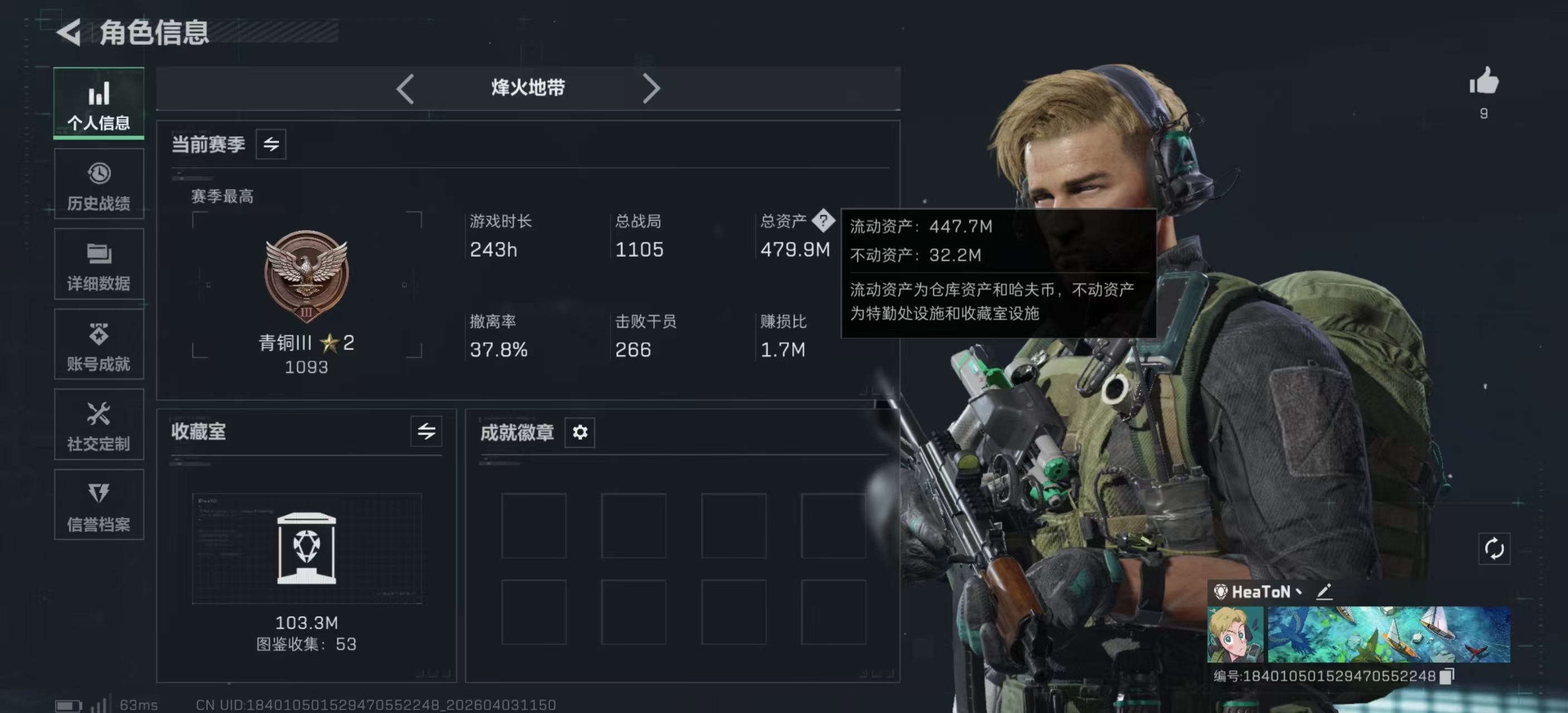Toggle the 收藏室 switch icon

[426, 432]
